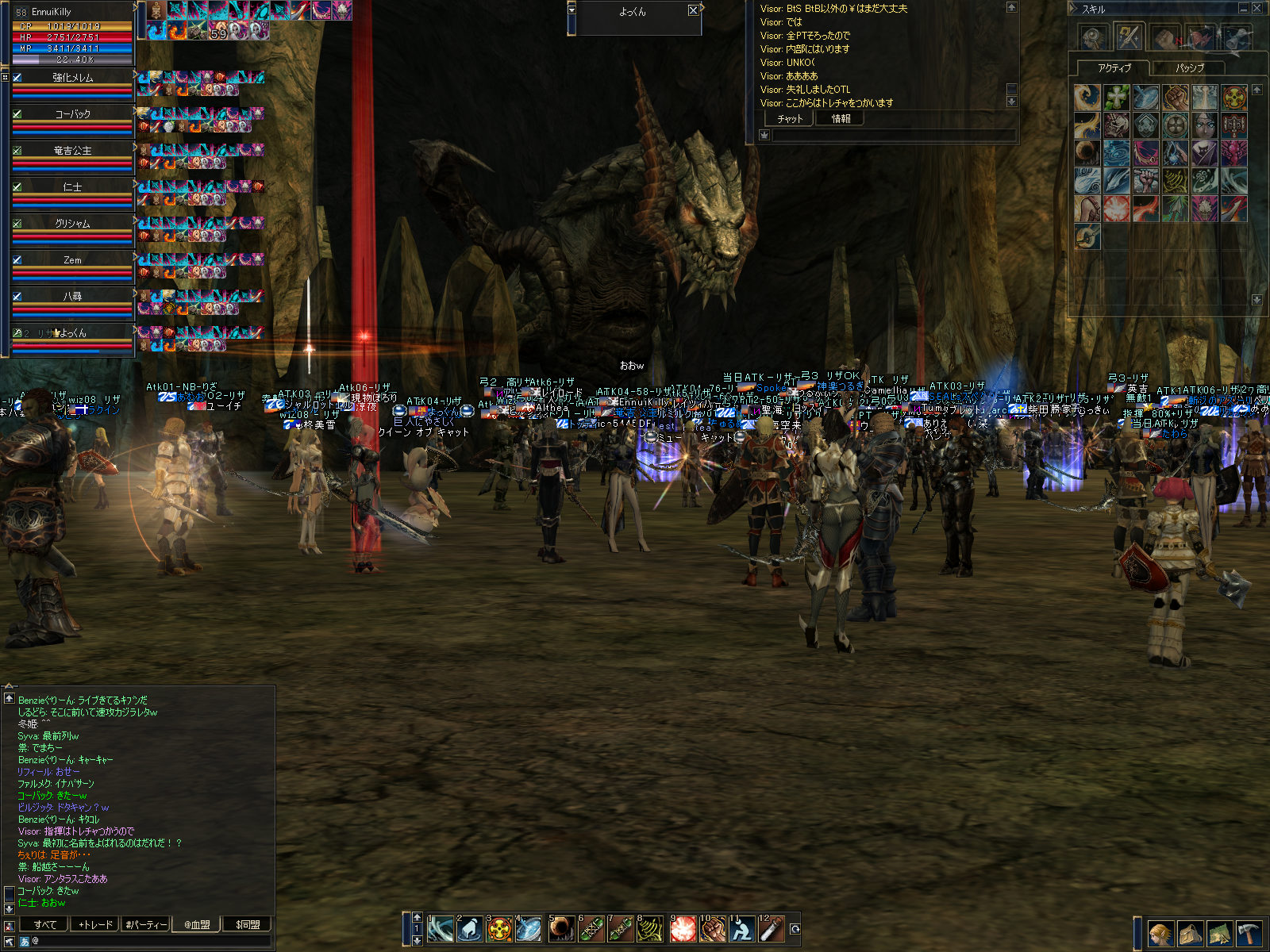Use the sitting figure action in hotbar slot 11
This screenshot has width=1270, height=952.
[742, 929]
